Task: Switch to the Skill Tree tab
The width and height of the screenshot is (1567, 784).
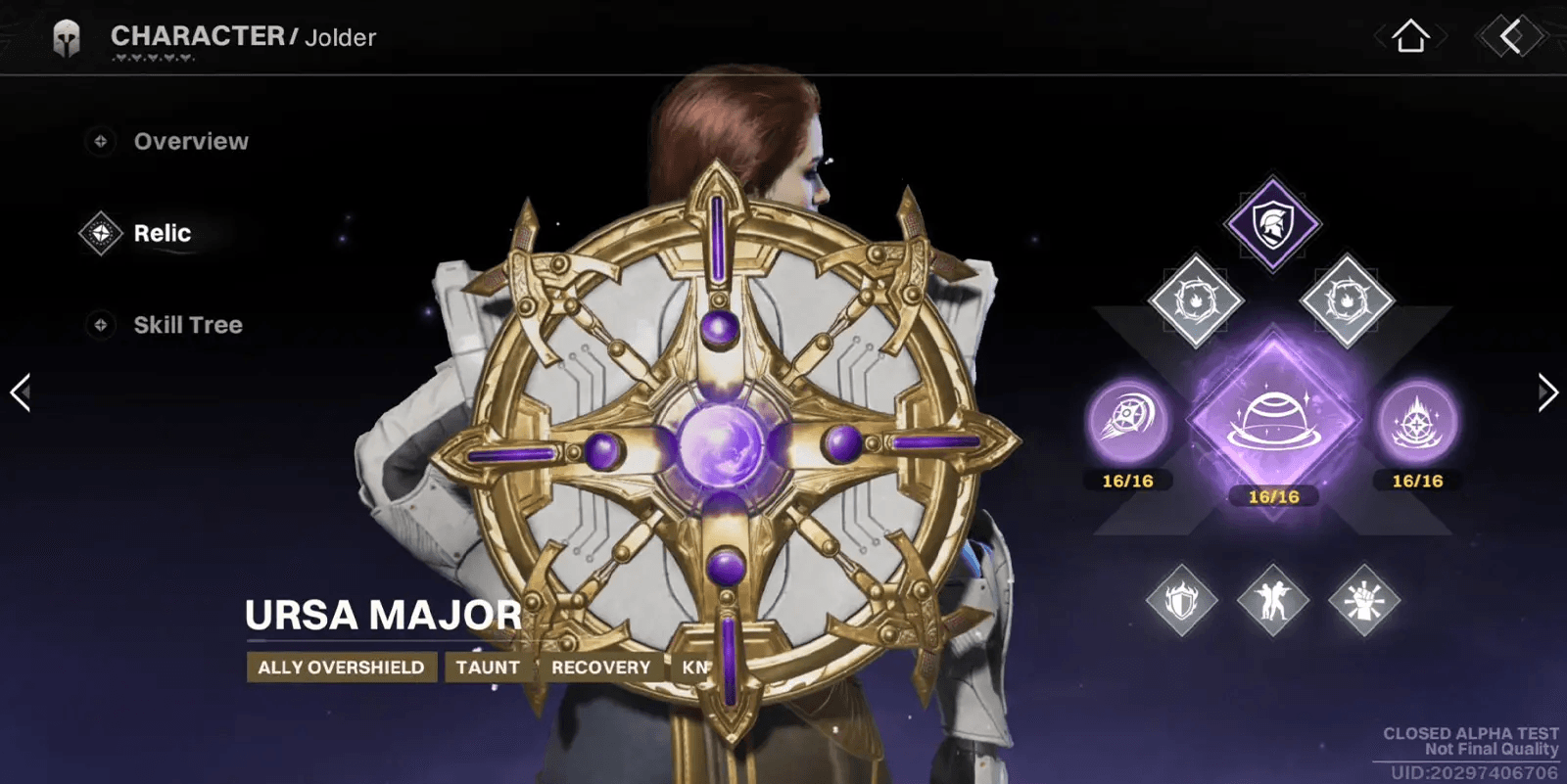Action: pyautogui.click(x=187, y=325)
